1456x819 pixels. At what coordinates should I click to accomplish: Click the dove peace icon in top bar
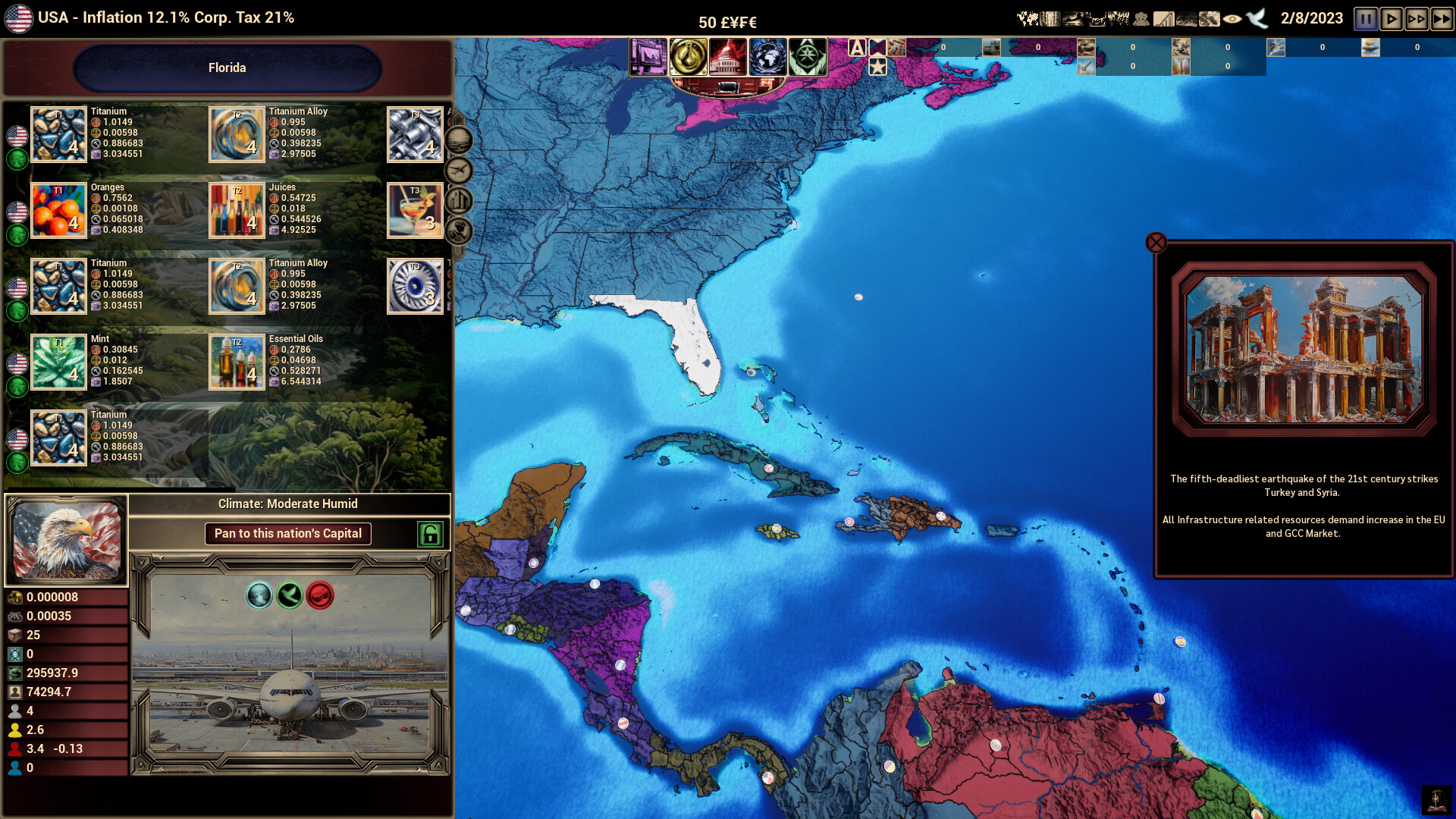click(1257, 18)
